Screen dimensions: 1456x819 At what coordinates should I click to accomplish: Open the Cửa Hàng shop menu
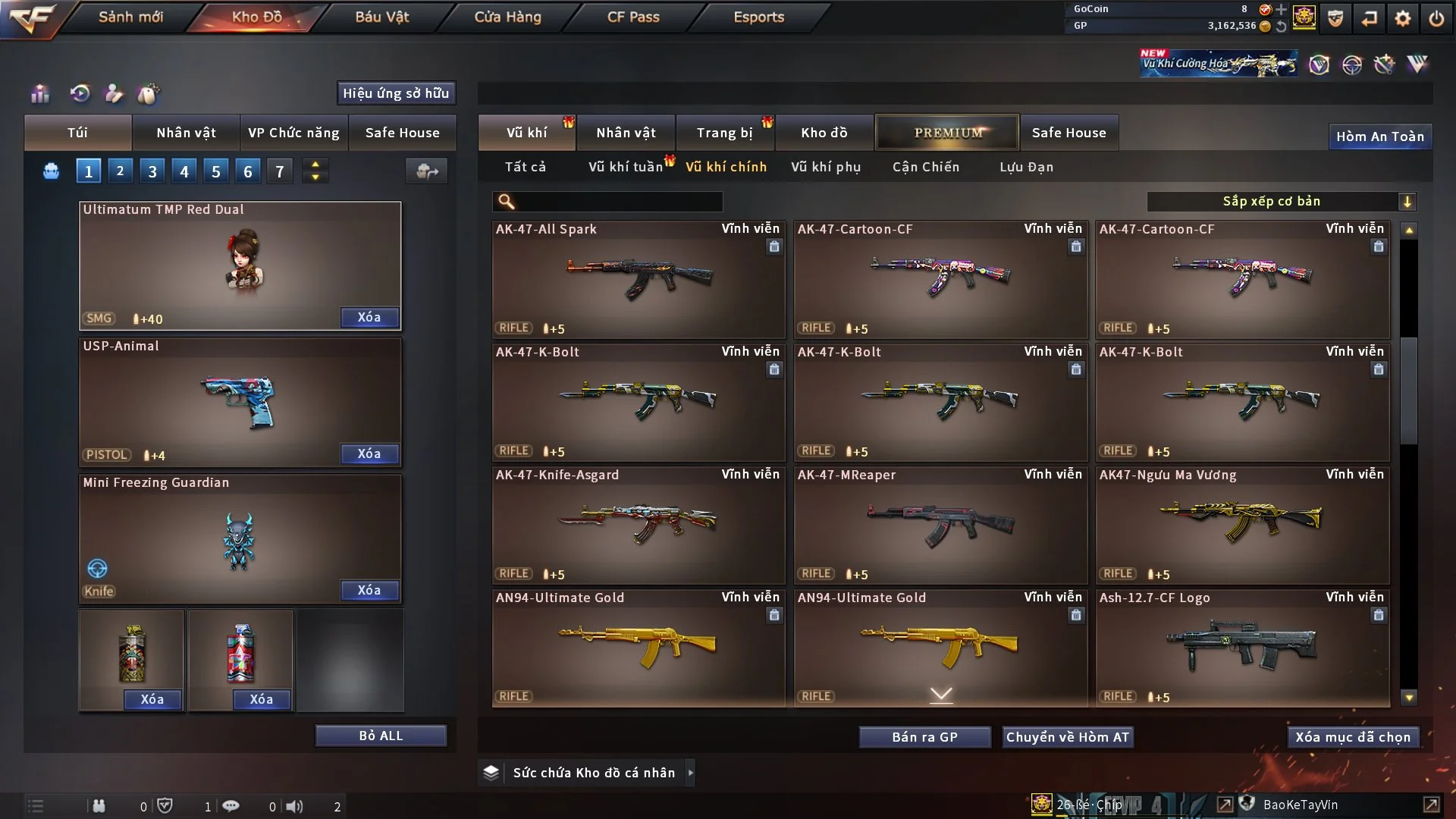coord(507,17)
